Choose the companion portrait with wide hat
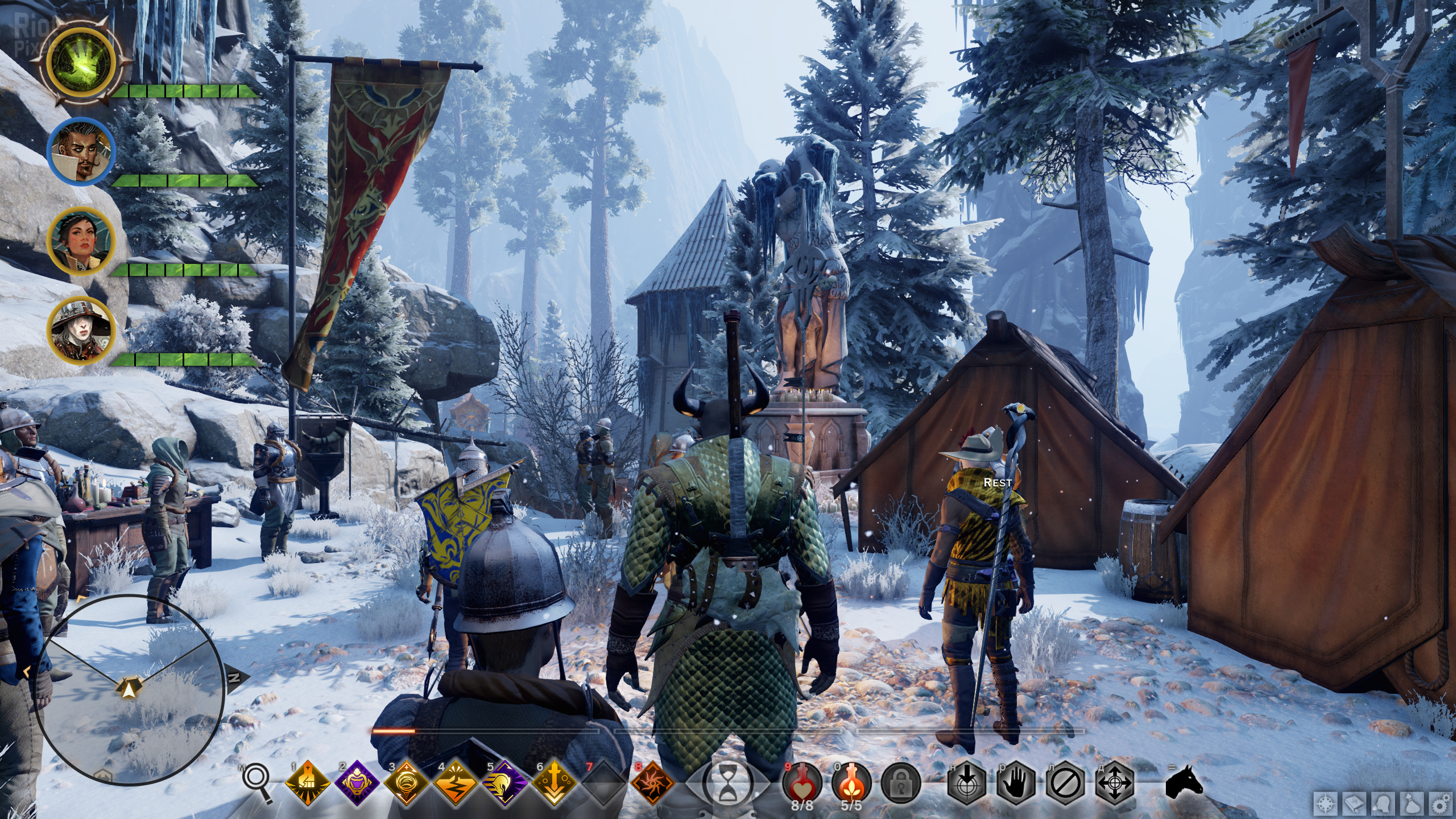 click(x=81, y=330)
